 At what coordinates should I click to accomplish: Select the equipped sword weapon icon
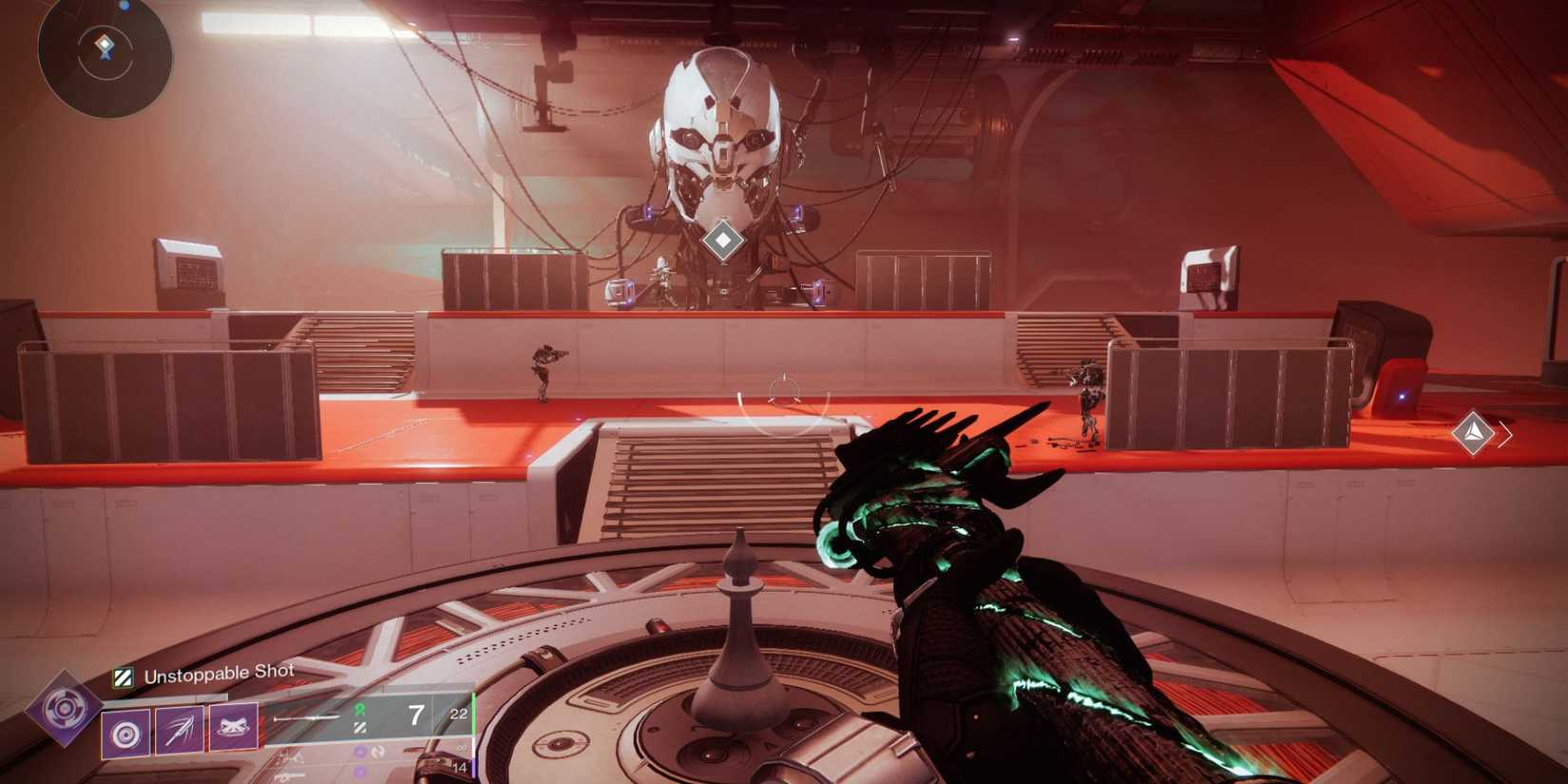[x=306, y=717]
